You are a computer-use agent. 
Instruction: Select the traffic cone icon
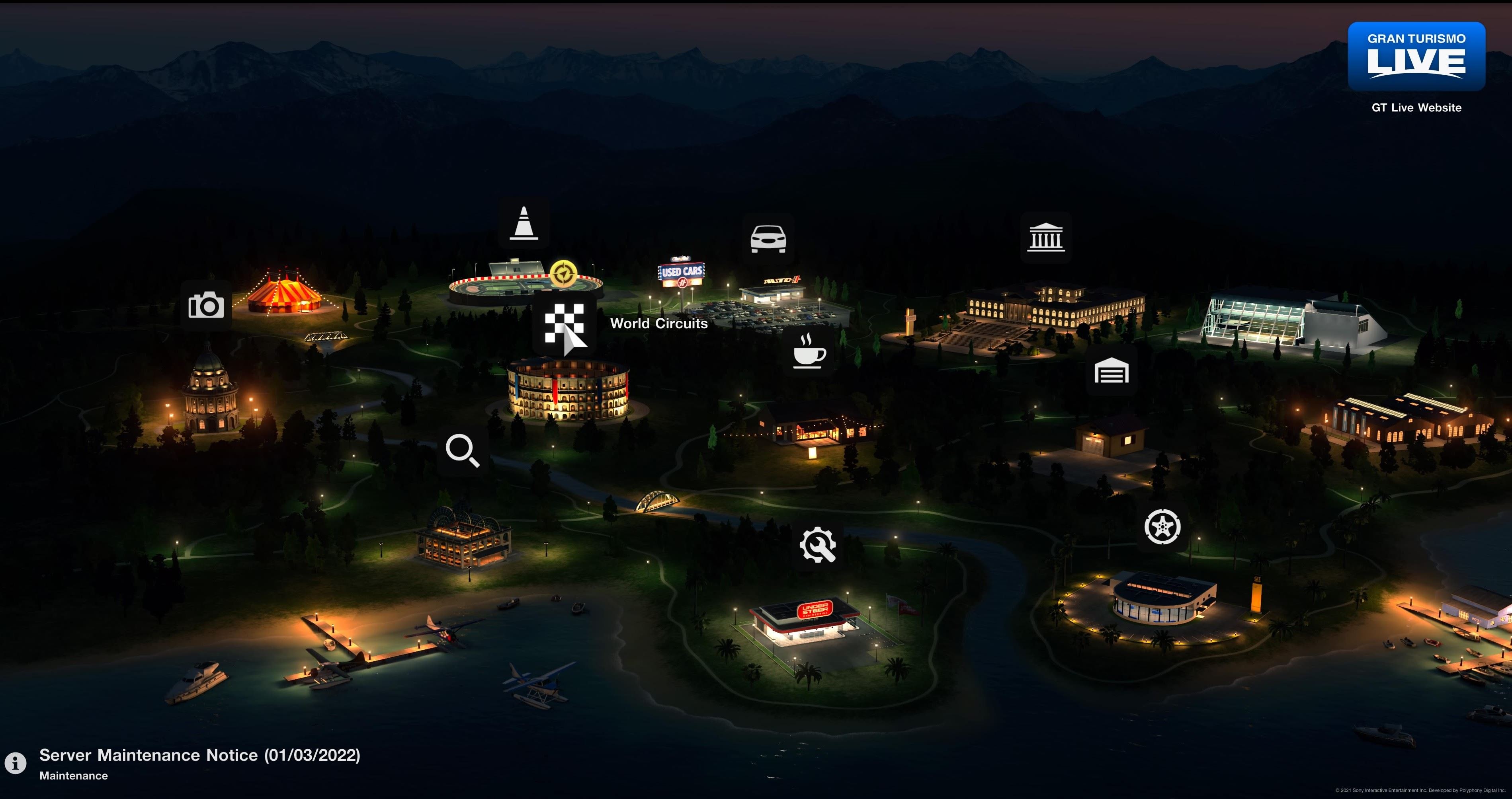point(524,224)
